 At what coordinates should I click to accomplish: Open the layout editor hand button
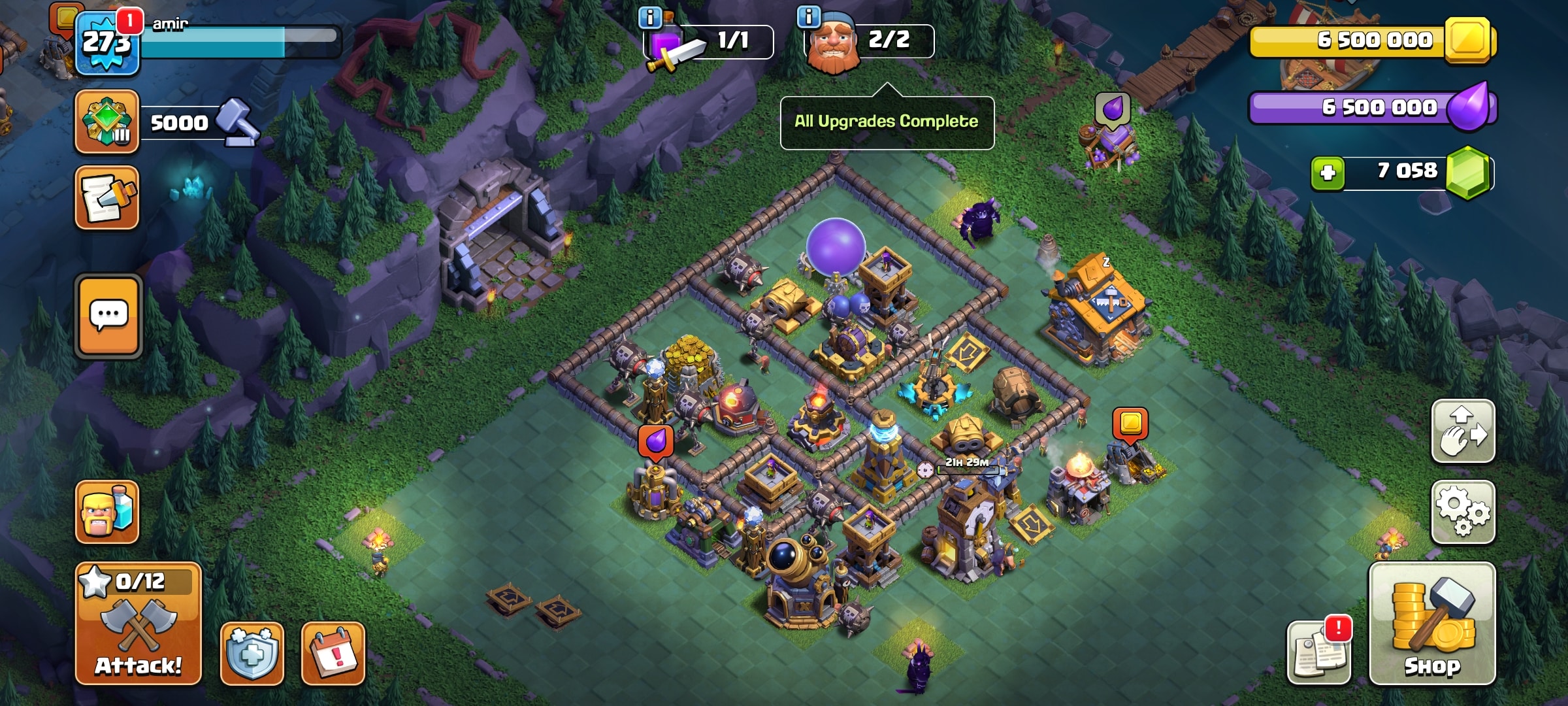pyautogui.click(x=1462, y=431)
